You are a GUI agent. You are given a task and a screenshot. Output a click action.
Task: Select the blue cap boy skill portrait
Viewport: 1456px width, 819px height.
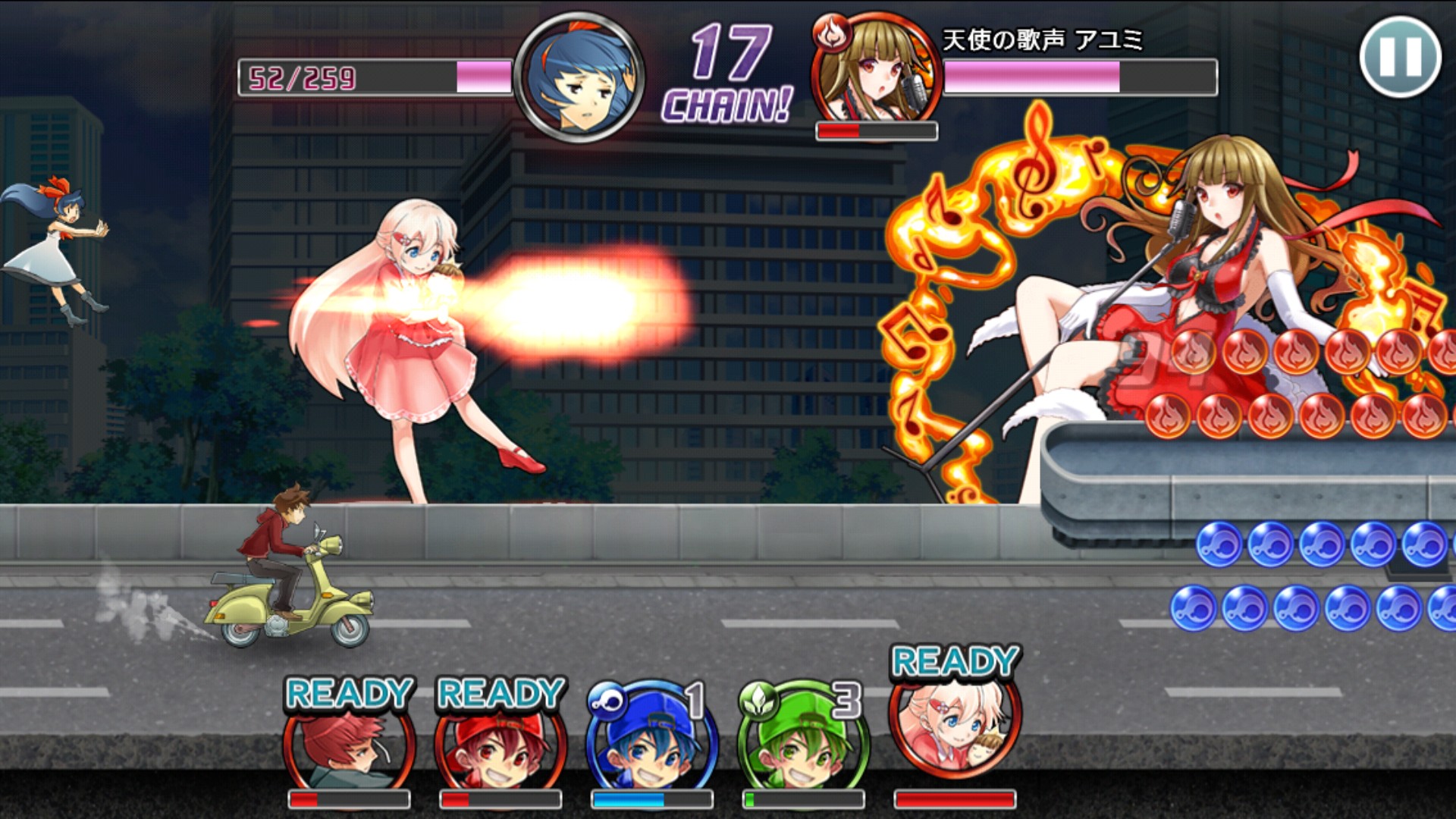(x=652, y=743)
